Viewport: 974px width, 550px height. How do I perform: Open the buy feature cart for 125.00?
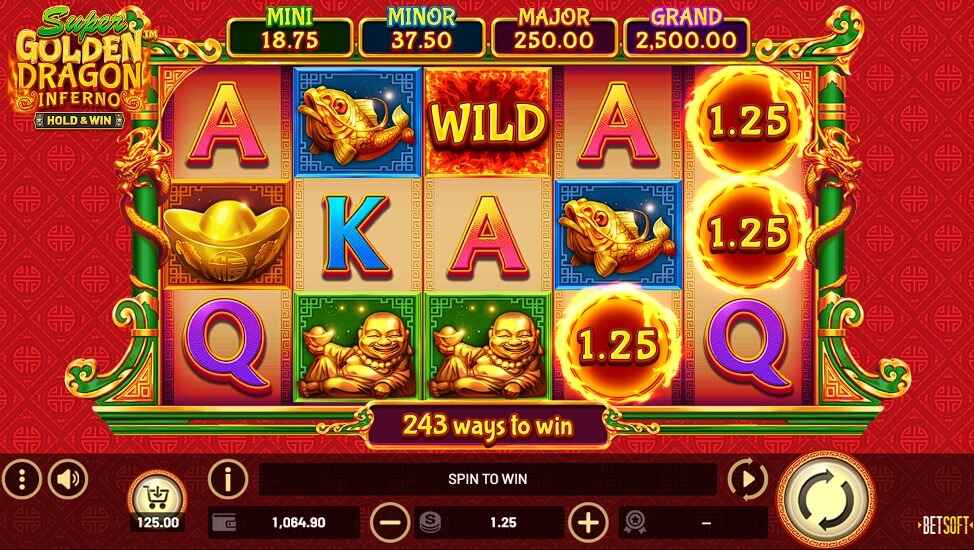[157, 496]
